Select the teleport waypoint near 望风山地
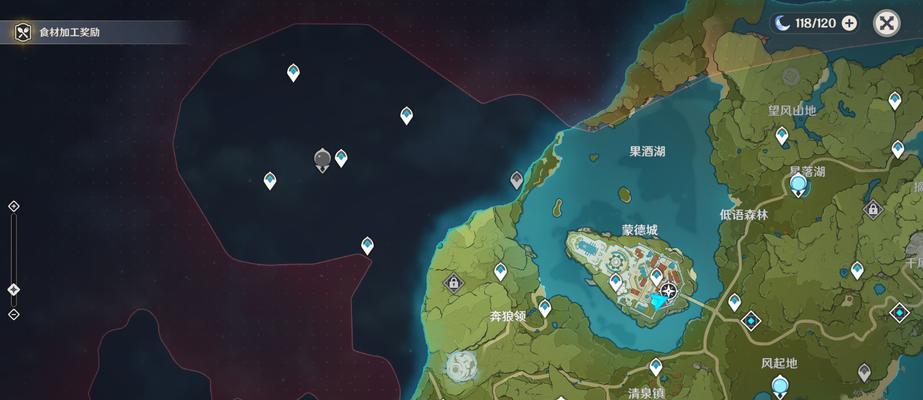The height and width of the screenshot is (400, 923). [782, 135]
